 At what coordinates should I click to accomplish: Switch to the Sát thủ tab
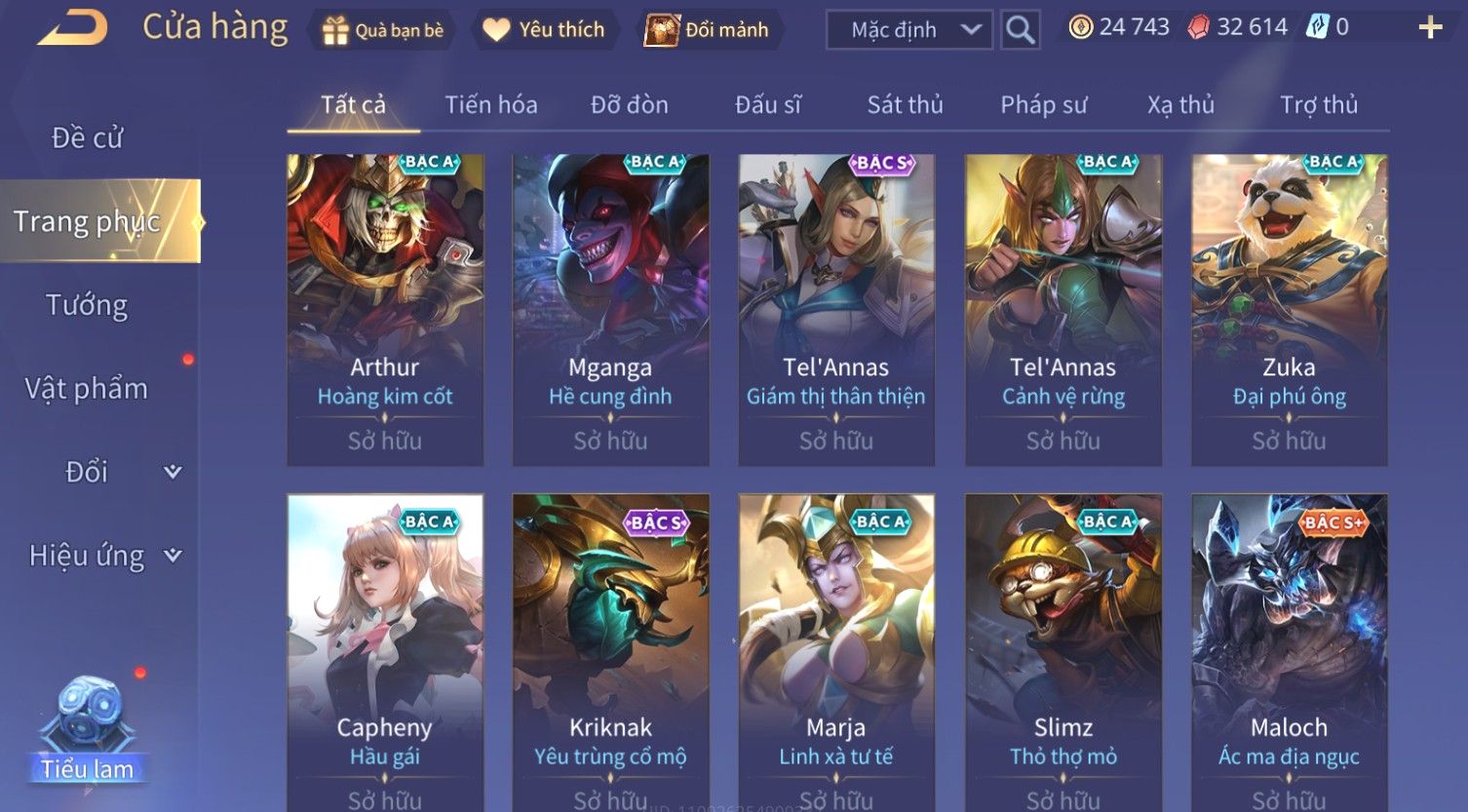(905, 104)
